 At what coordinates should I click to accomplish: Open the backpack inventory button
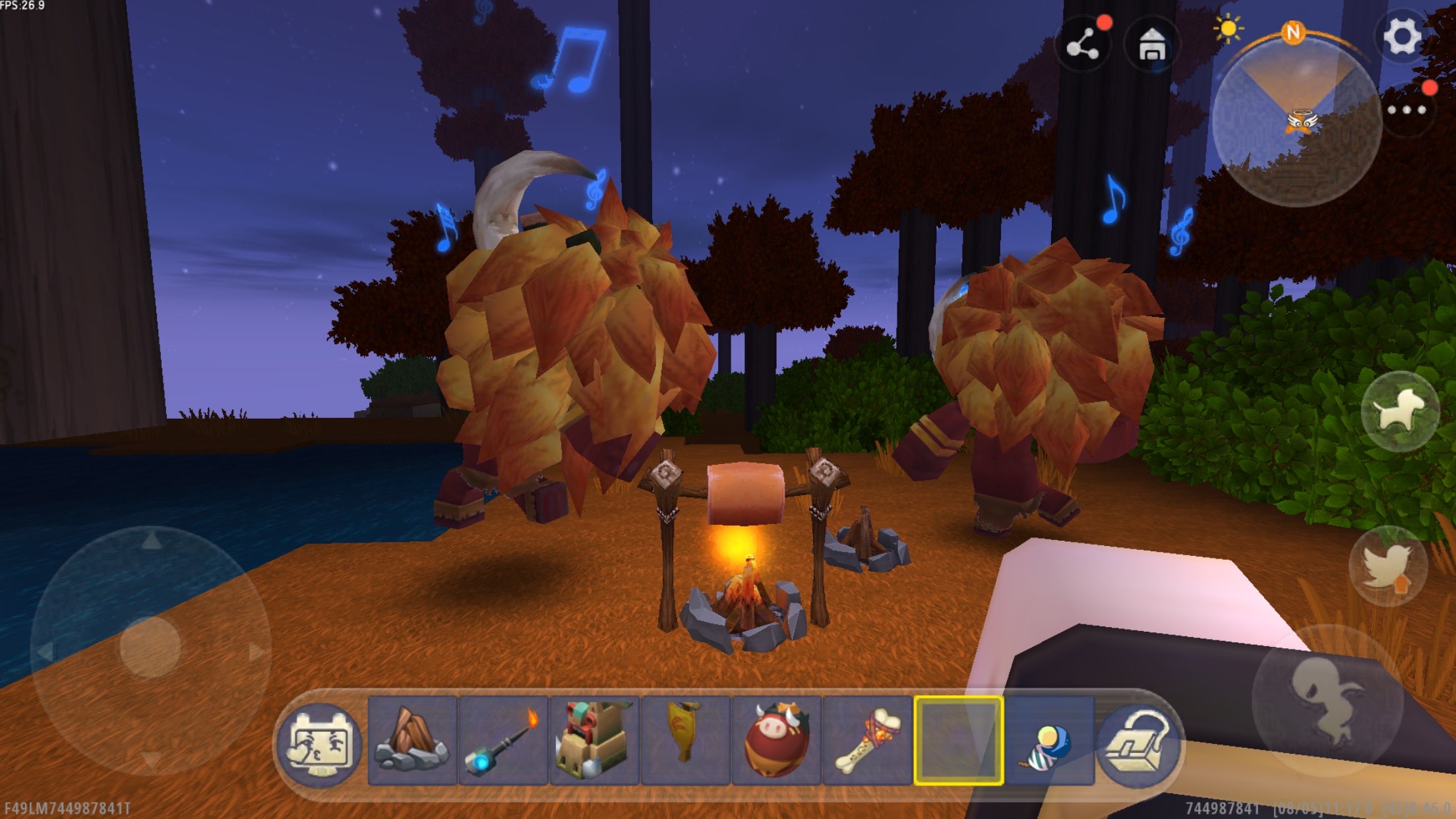[1139, 743]
